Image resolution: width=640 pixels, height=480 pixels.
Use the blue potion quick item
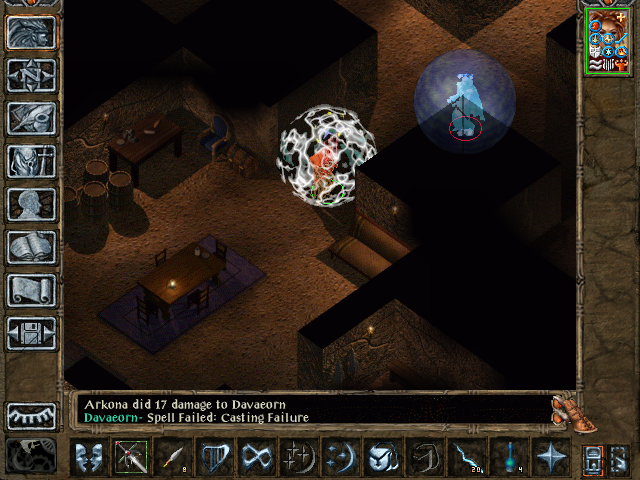pos(509,458)
